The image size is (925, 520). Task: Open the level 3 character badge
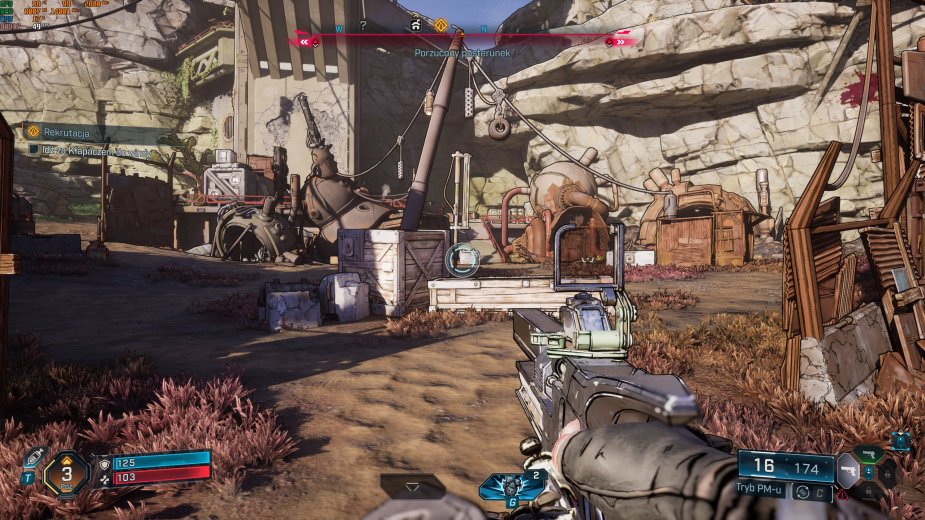point(67,473)
